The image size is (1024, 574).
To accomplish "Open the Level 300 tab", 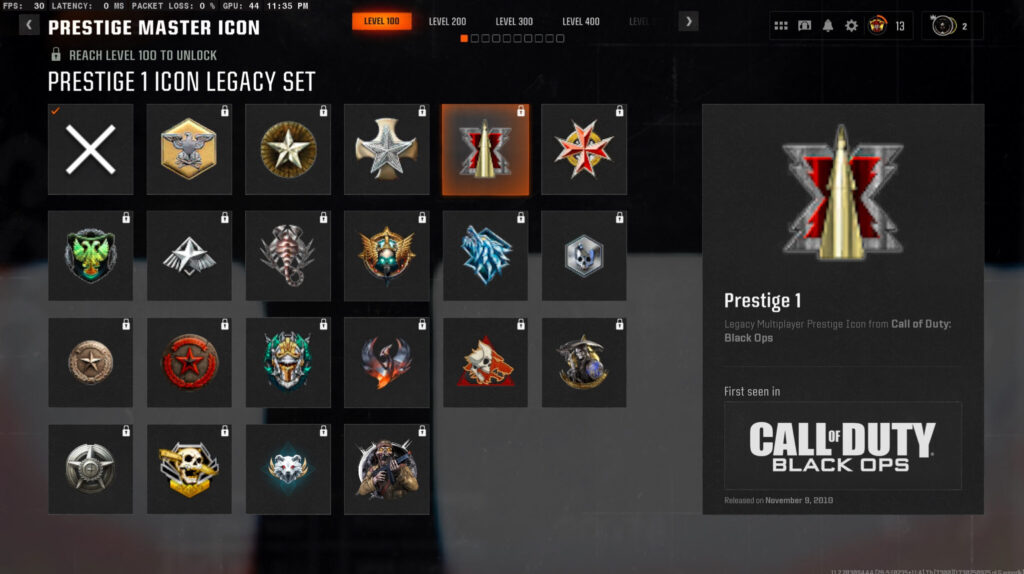I will click(x=514, y=22).
